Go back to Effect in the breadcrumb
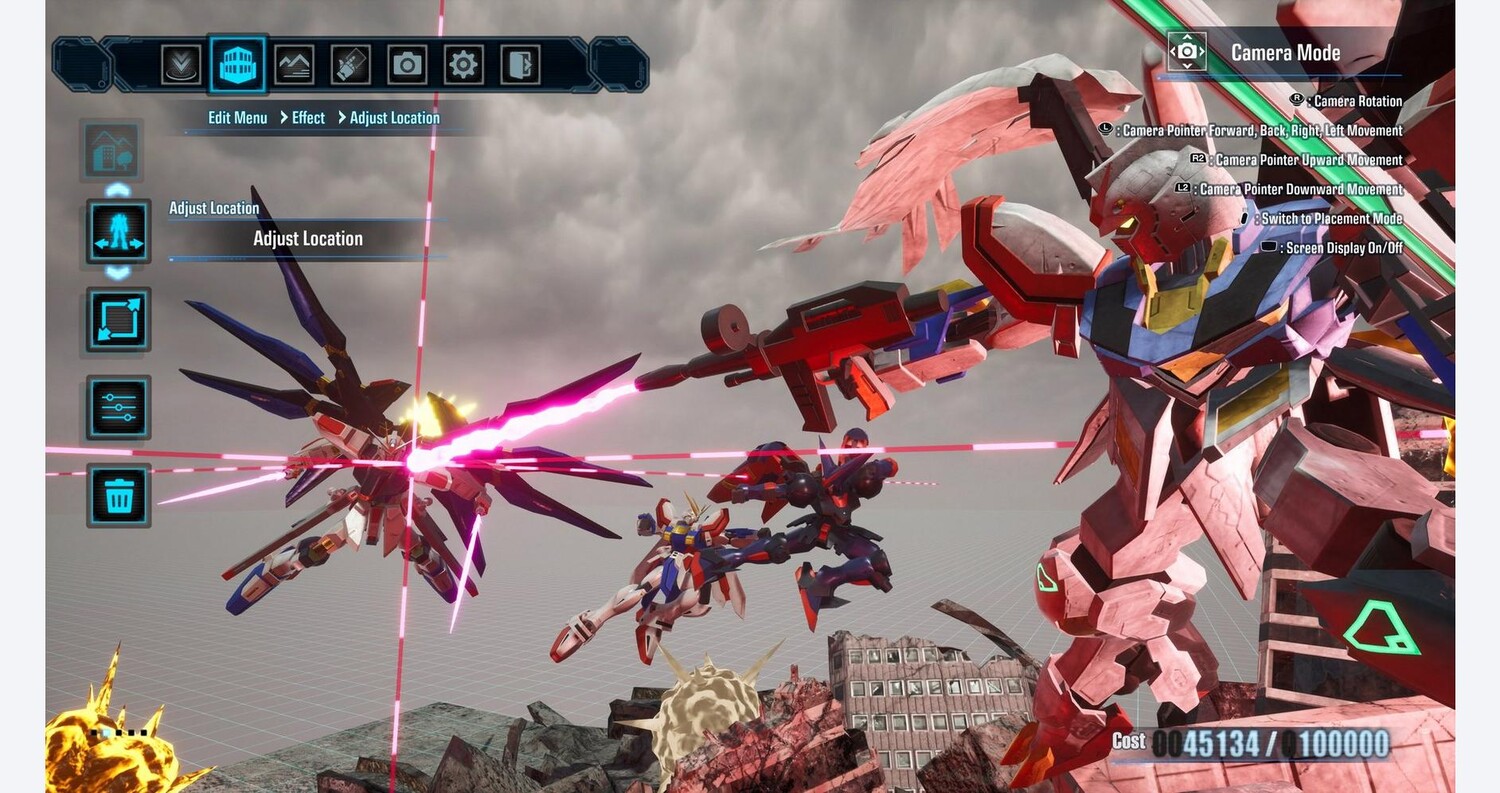Image resolution: width=1500 pixels, height=793 pixels. coord(308,118)
